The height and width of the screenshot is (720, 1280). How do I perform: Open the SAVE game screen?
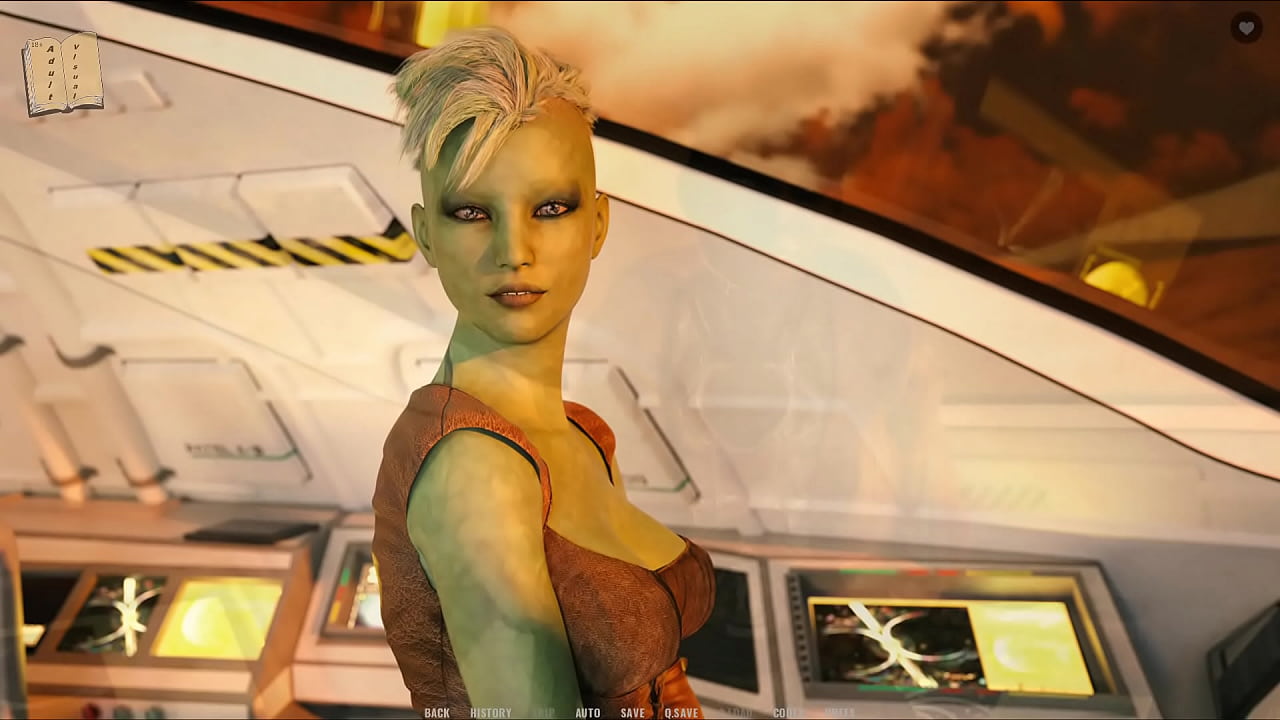(632, 713)
